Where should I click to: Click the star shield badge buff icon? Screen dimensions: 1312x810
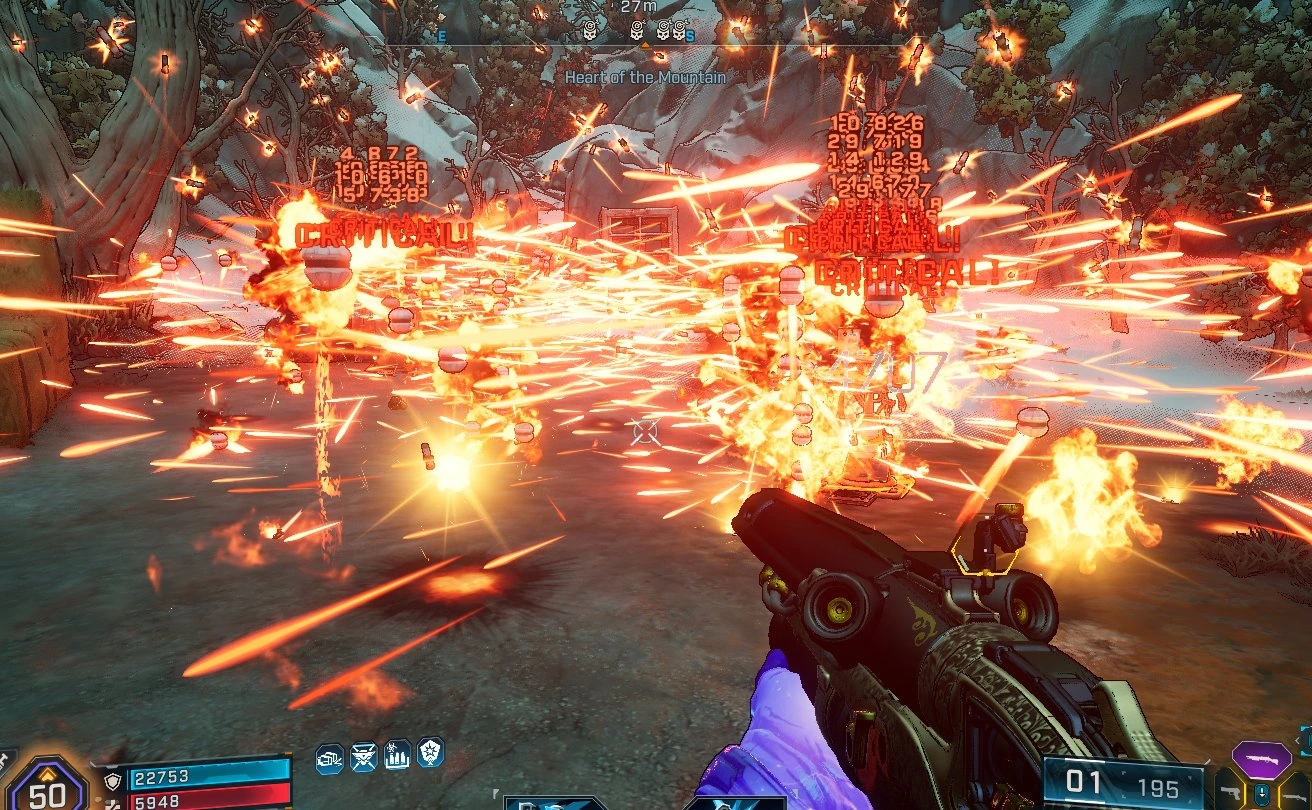(431, 752)
